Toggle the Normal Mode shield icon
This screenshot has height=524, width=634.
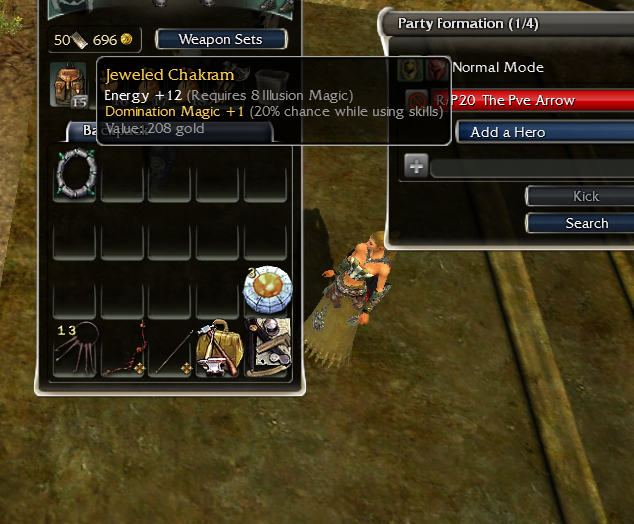click(x=409, y=68)
